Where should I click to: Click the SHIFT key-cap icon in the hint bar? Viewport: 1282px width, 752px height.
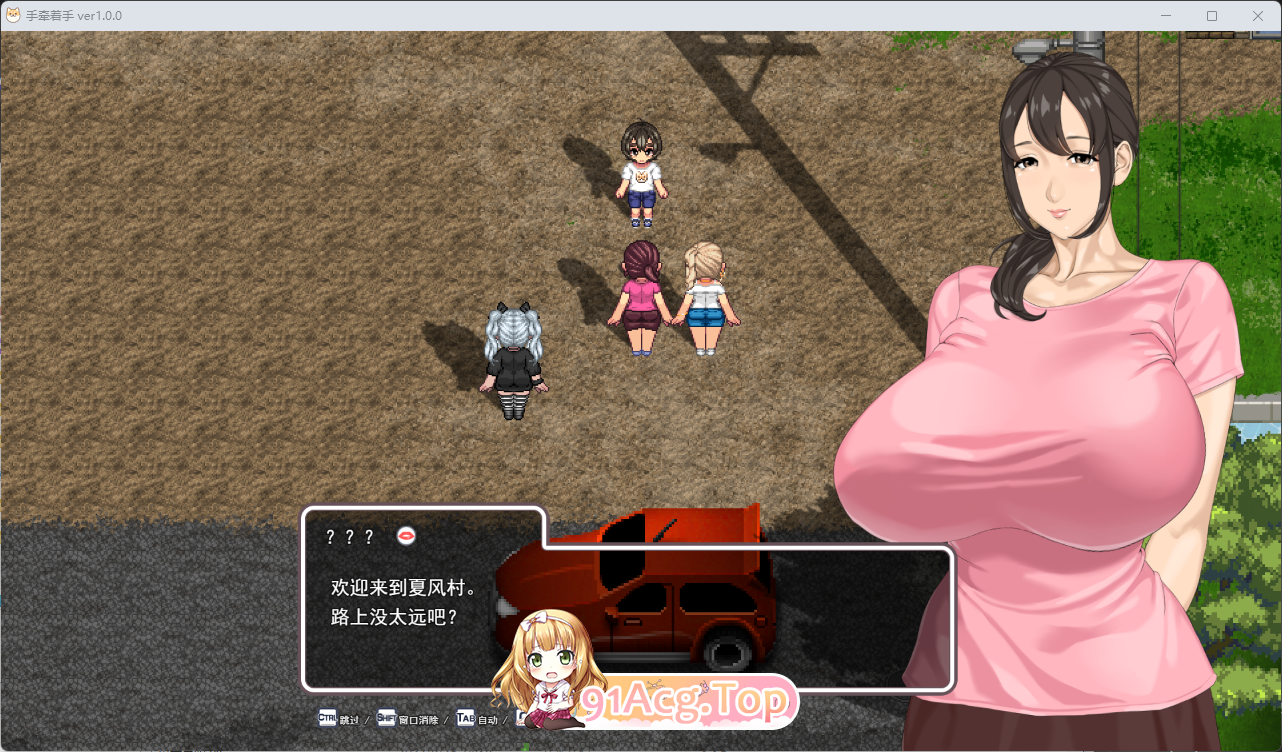(x=386, y=718)
